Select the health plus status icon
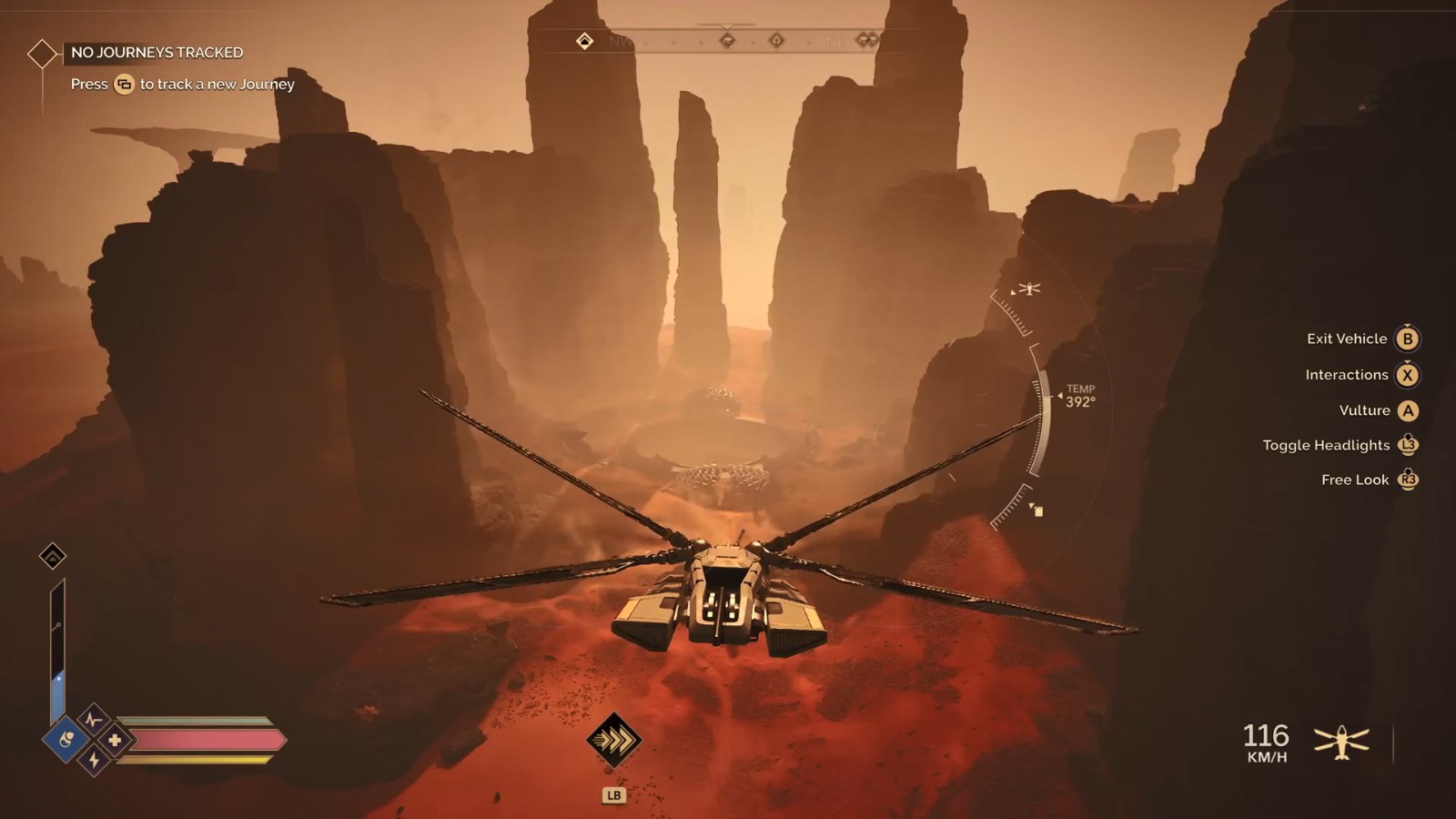Viewport: 1456px width, 819px height. pyautogui.click(x=115, y=740)
